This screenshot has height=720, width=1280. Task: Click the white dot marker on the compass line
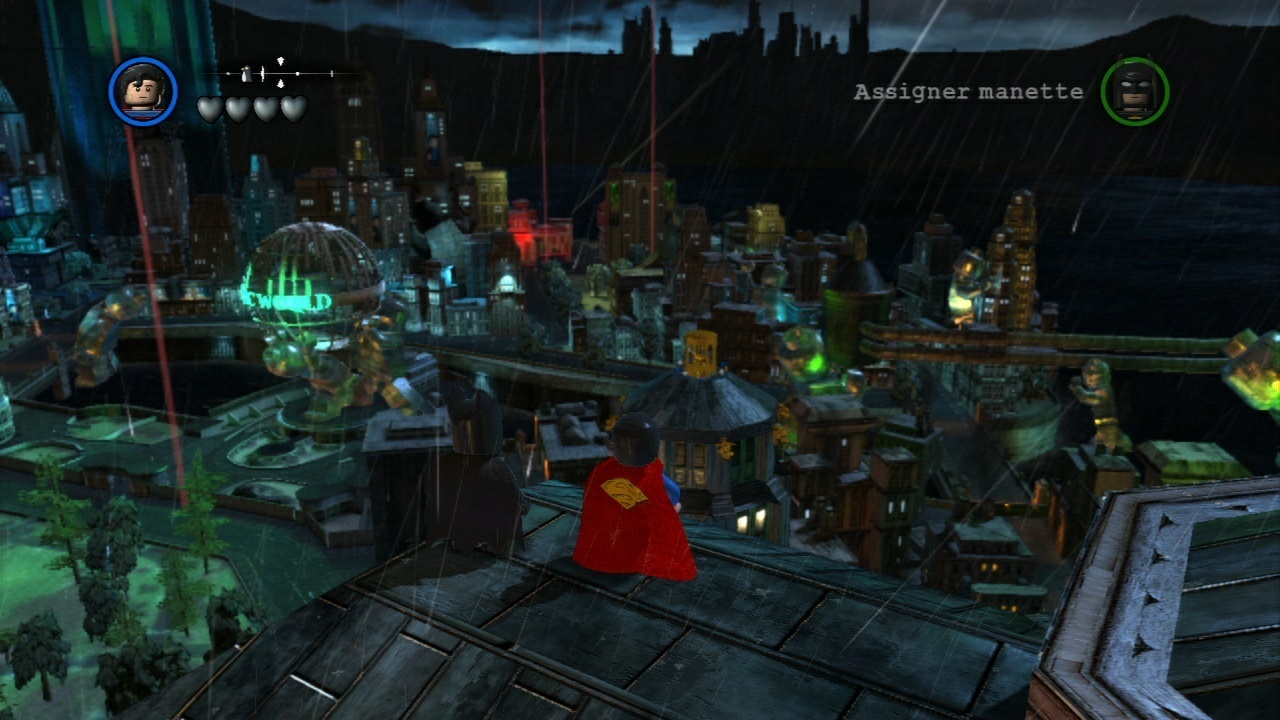[x=297, y=73]
